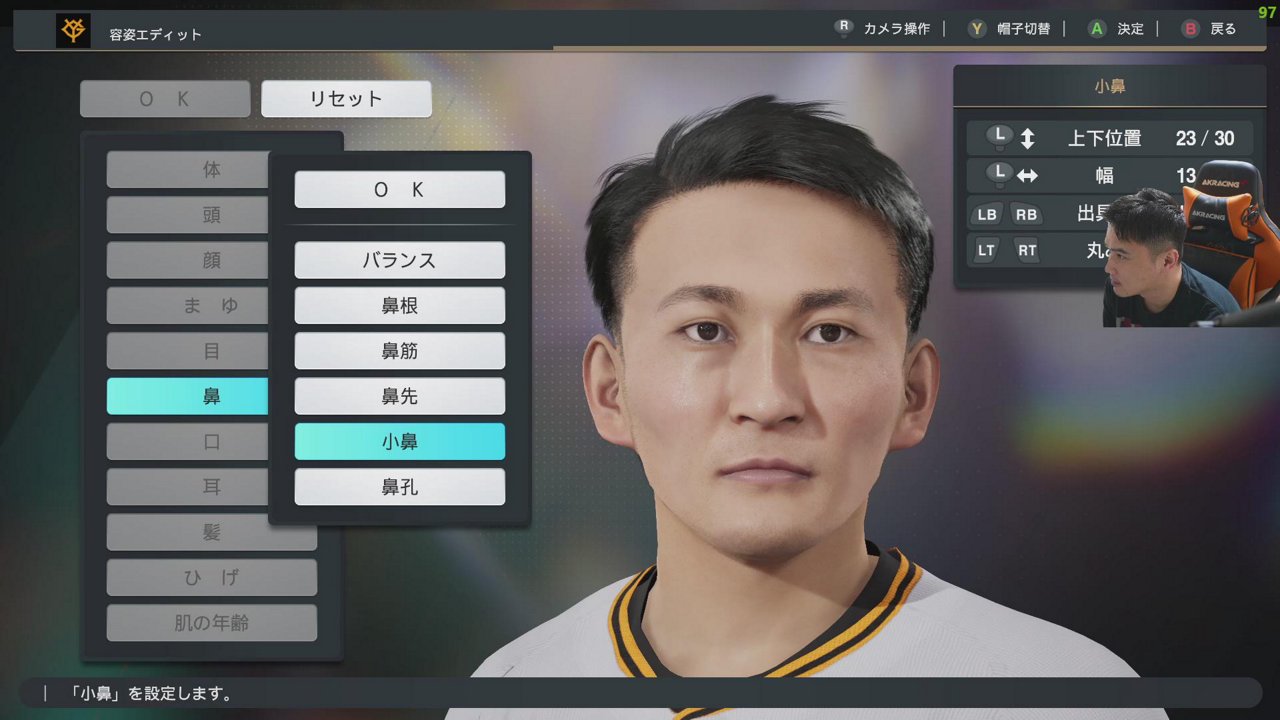Click the Y button icon for 帽子切替

[975, 29]
